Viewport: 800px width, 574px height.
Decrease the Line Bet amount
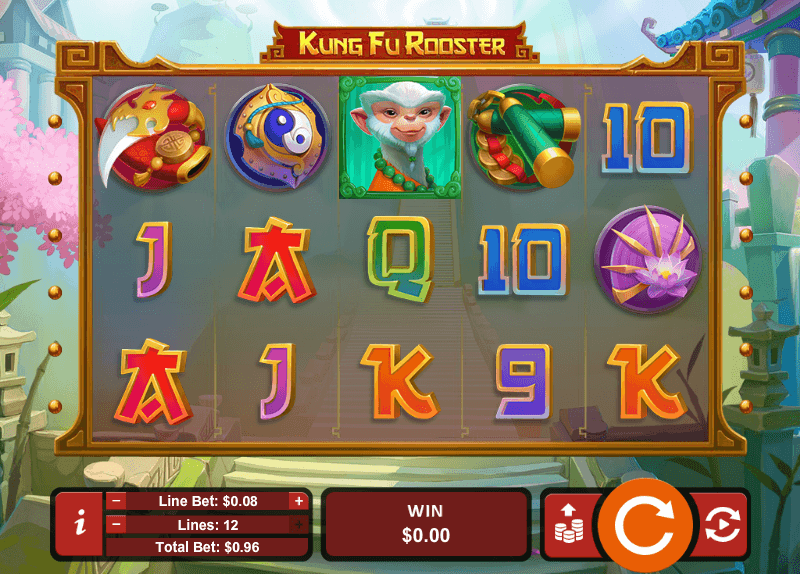point(117,501)
